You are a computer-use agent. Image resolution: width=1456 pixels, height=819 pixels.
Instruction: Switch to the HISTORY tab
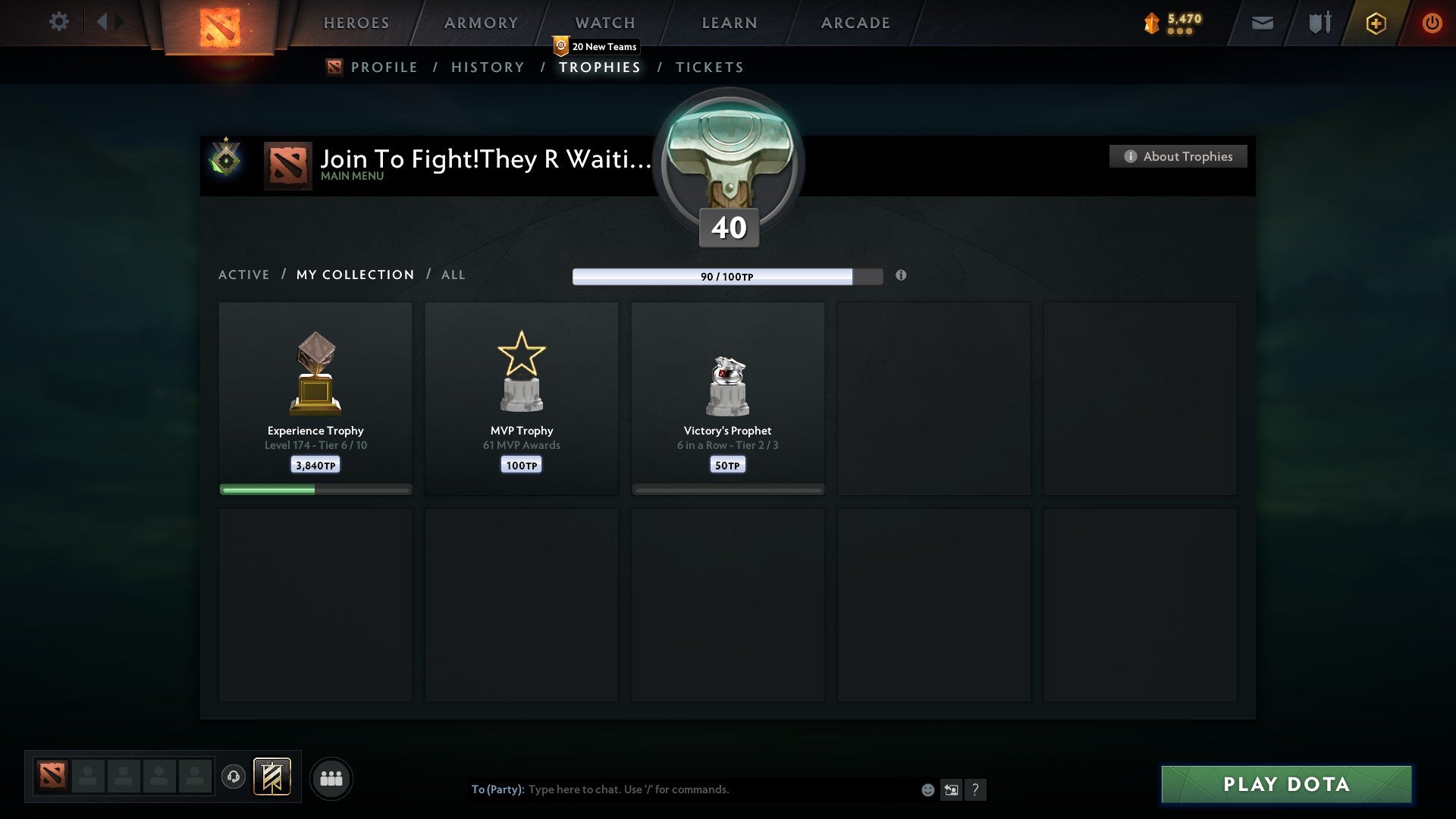487,67
